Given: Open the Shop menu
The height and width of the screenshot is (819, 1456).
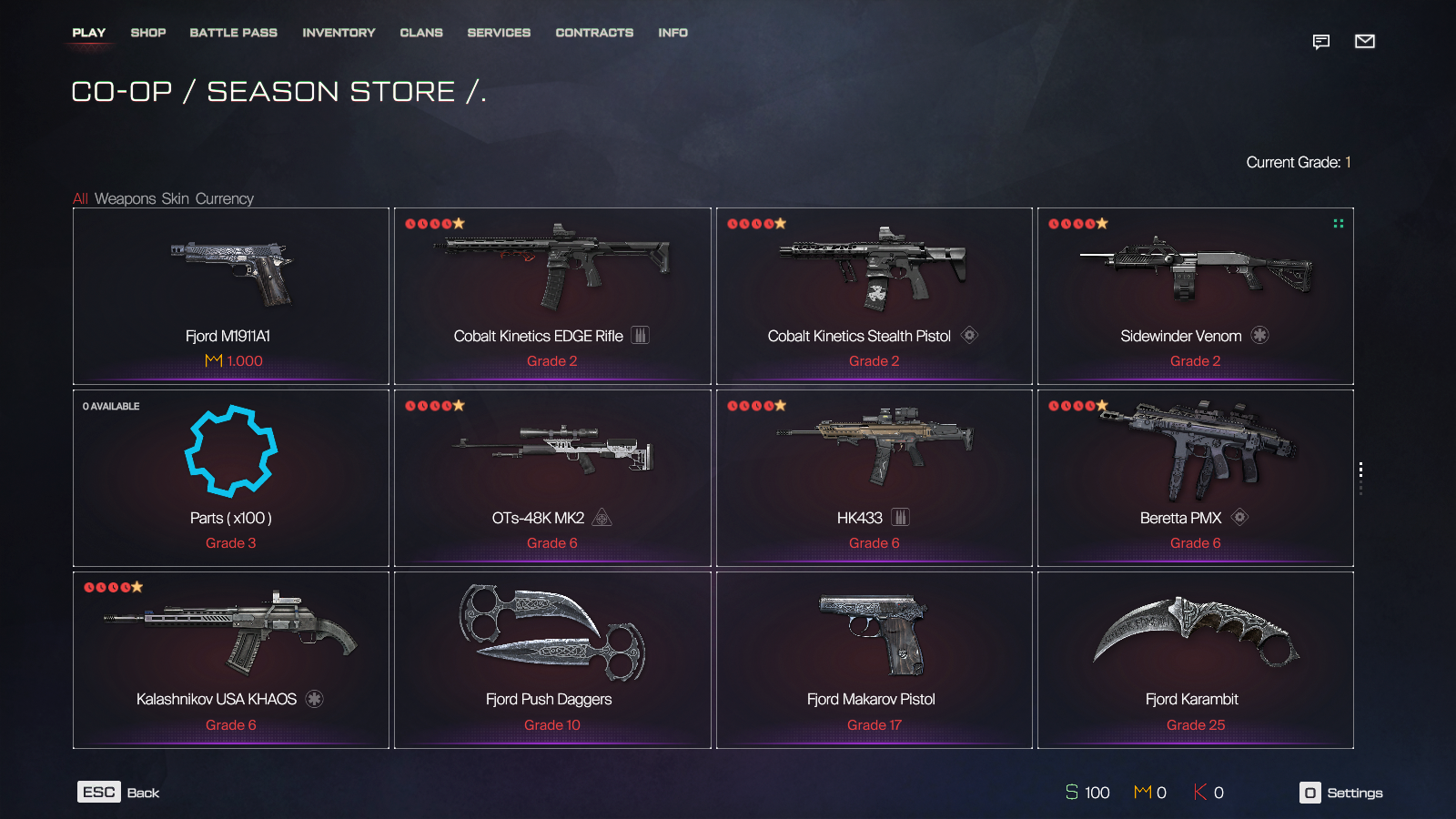Looking at the screenshot, I should point(148,33).
